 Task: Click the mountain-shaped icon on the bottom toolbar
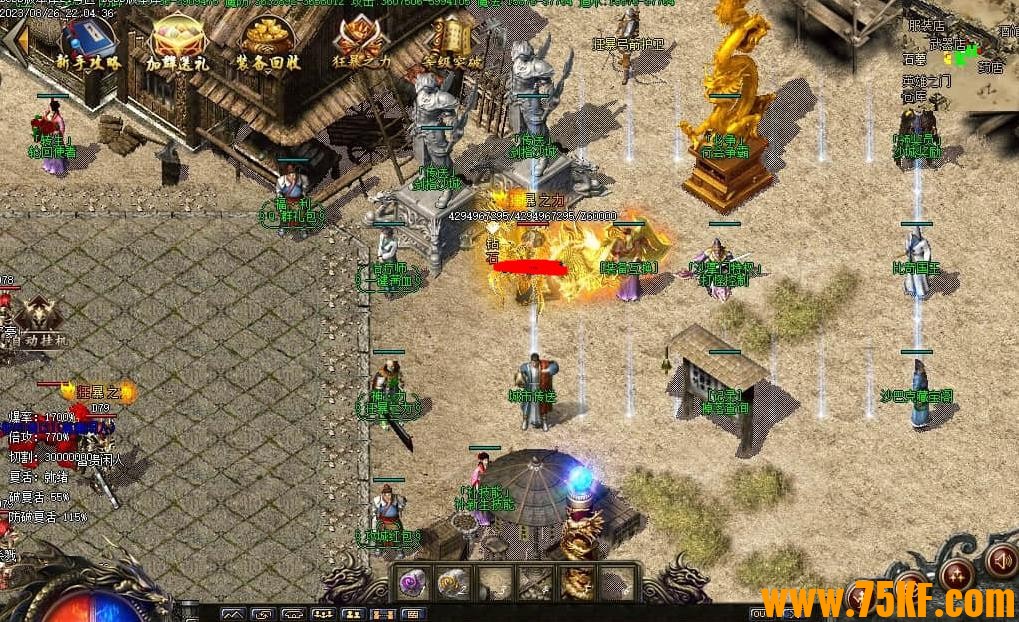[233, 613]
